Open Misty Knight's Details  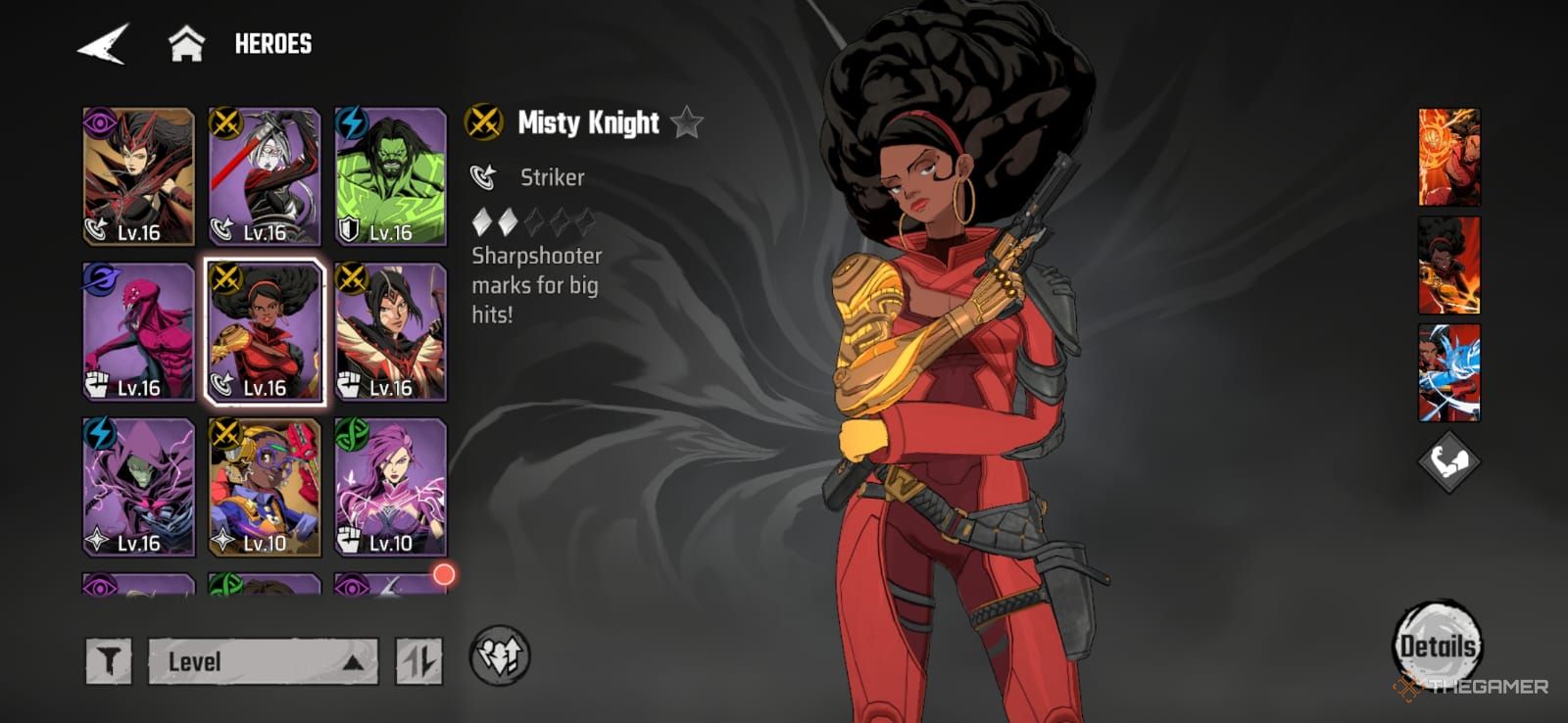(x=1437, y=646)
